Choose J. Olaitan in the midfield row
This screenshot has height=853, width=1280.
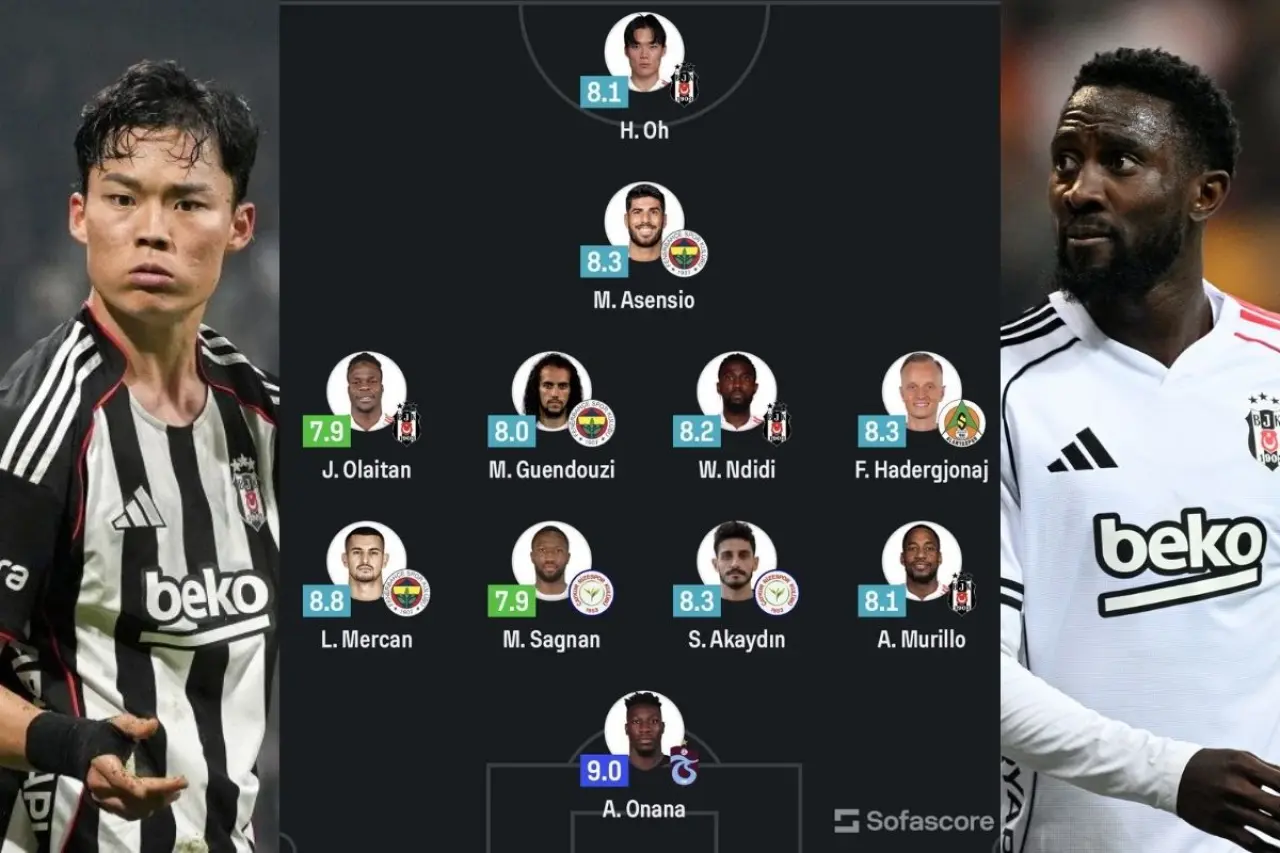366,391
